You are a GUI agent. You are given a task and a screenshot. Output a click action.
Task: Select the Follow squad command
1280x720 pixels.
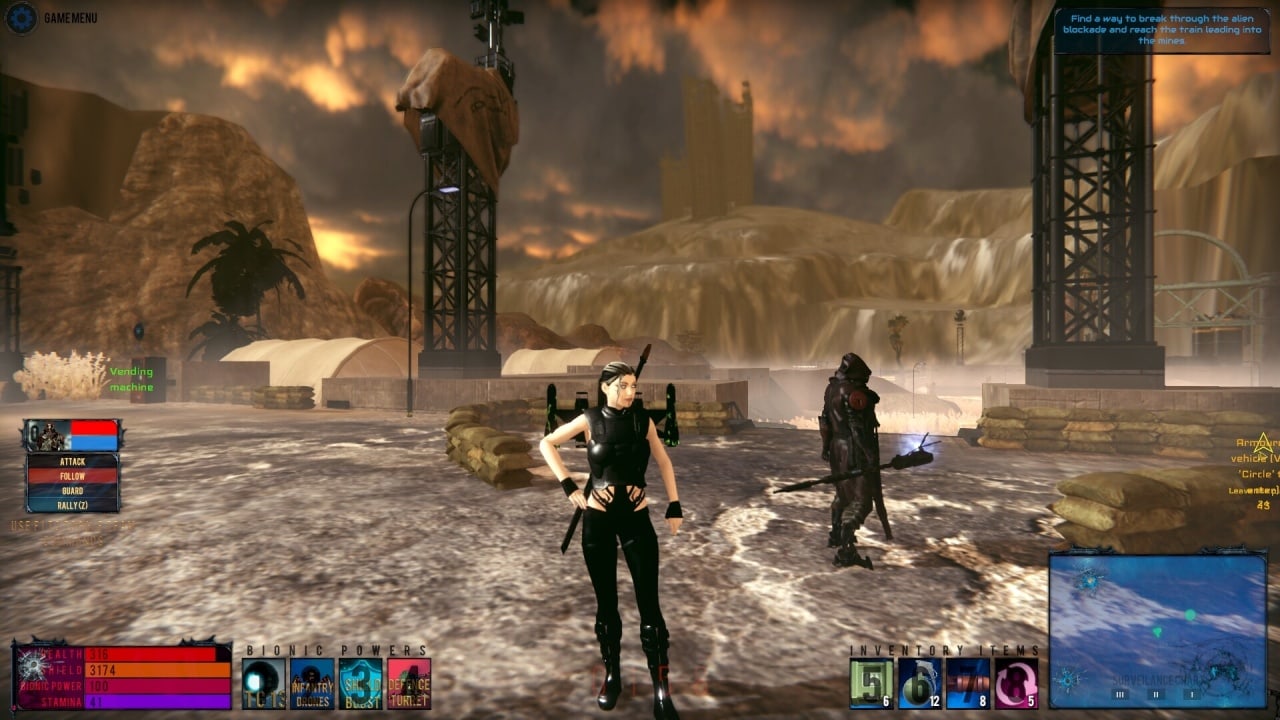coord(72,477)
